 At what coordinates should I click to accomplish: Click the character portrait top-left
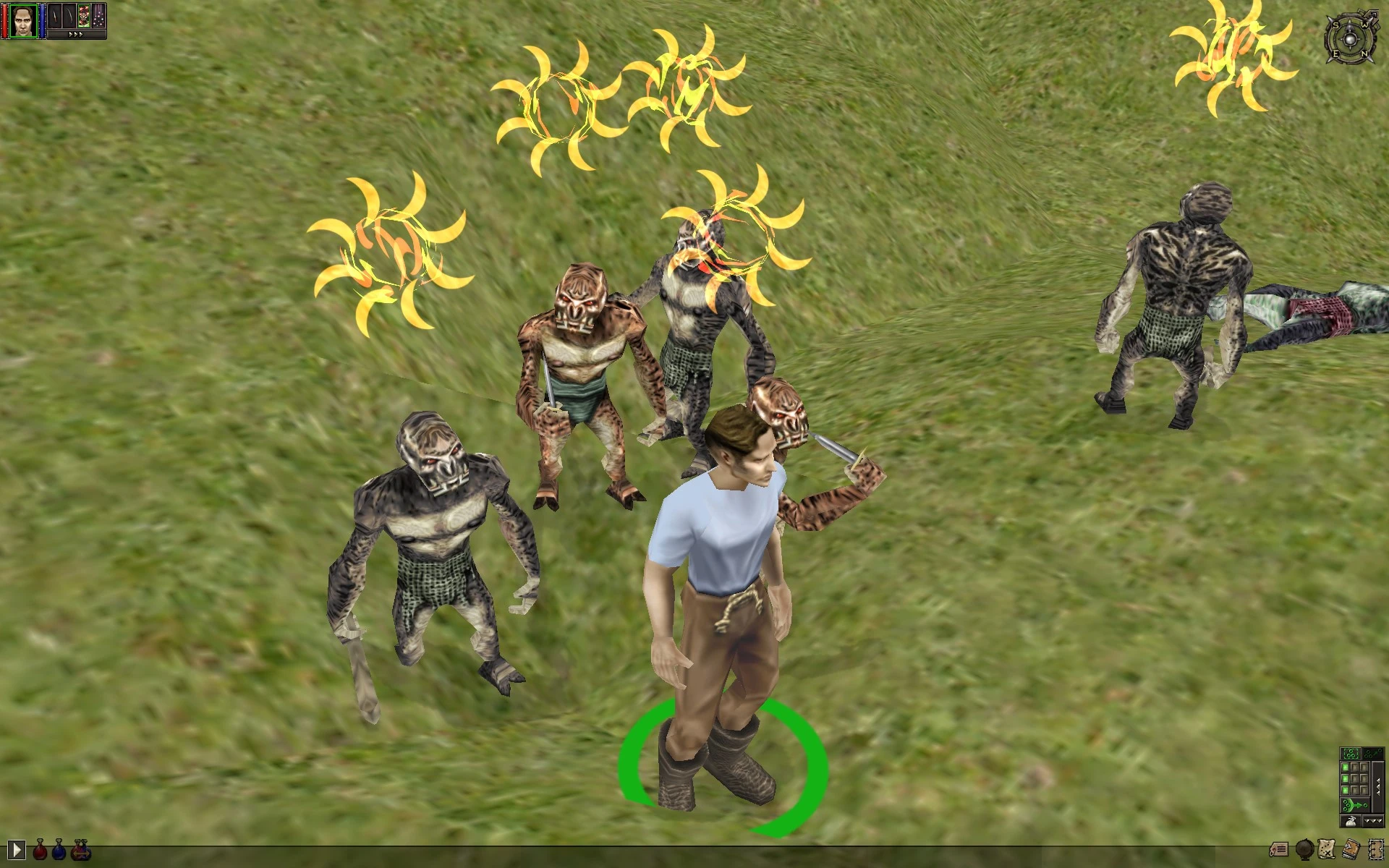[23, 22]
